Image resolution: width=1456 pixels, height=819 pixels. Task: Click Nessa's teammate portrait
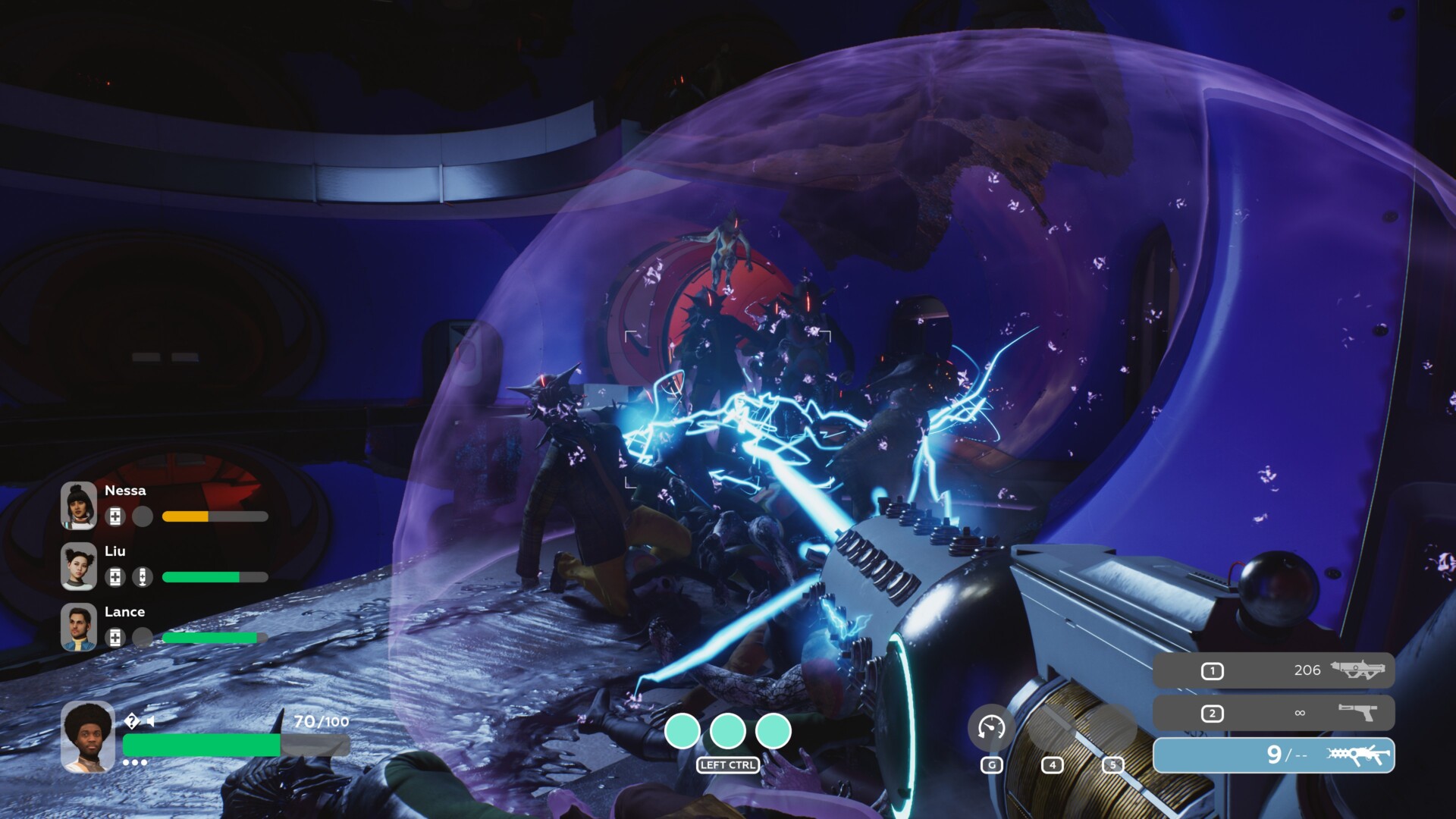click(79, 505)
